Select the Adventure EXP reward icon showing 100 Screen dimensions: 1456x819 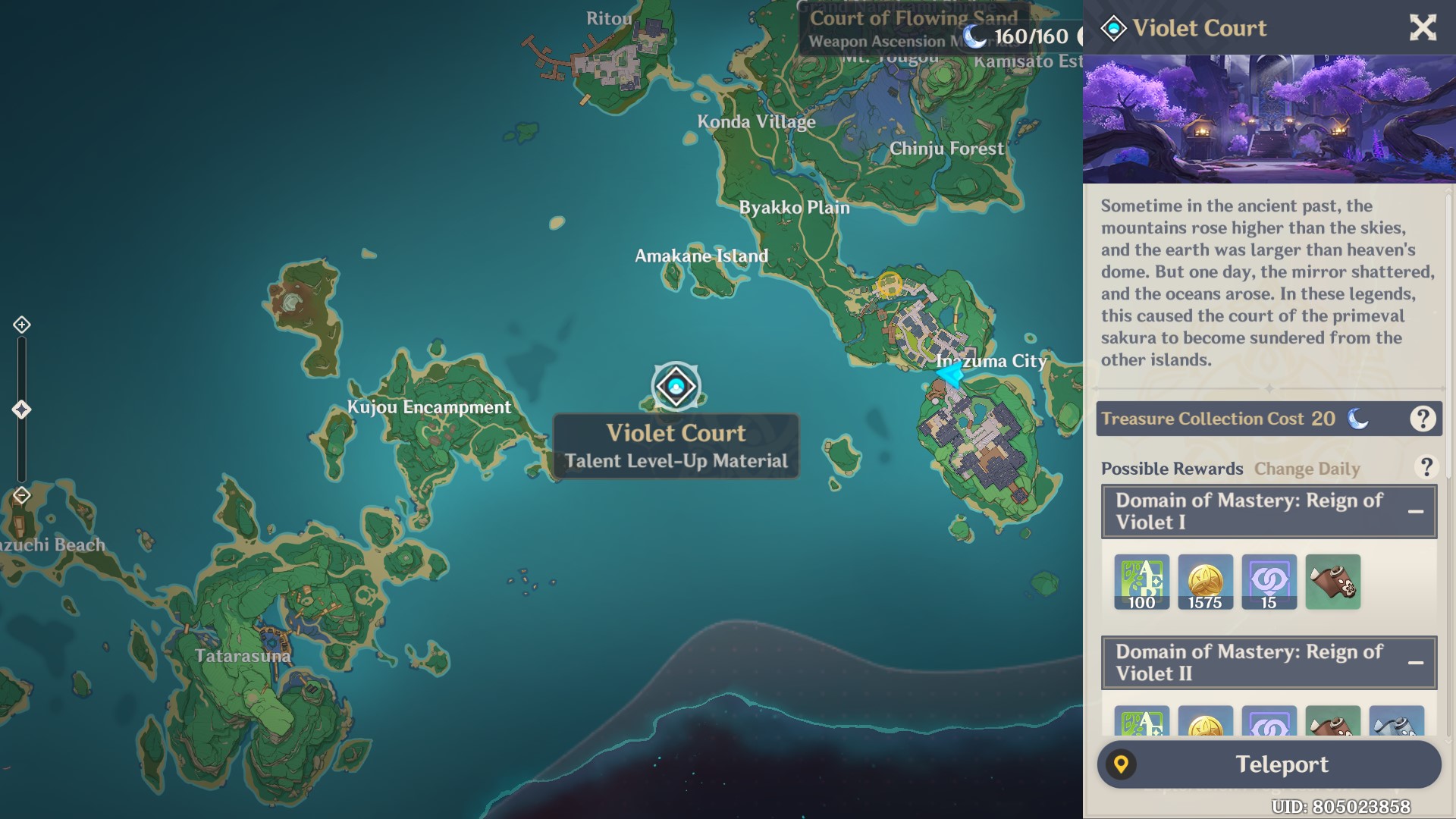click(1142, 582)
